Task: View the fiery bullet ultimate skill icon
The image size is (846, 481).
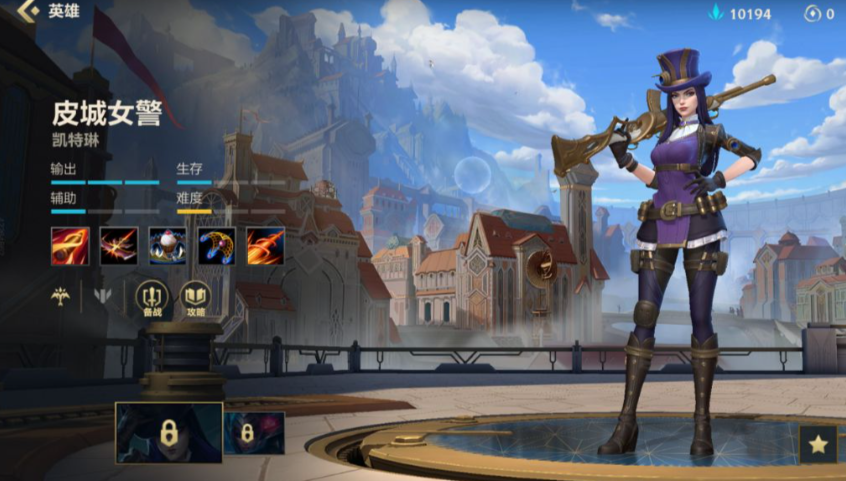Action: click(265, 245)
